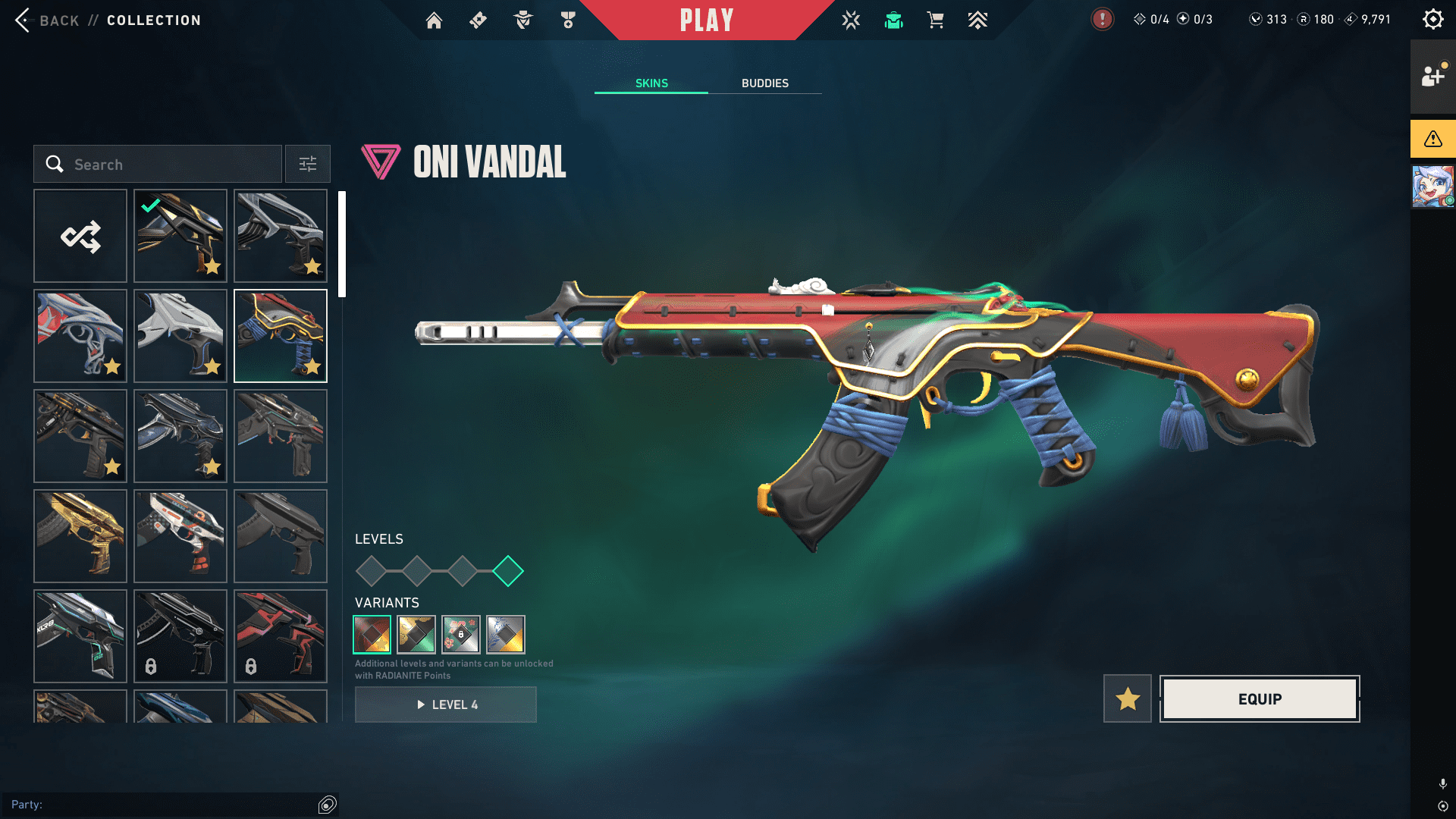Switch to the Buddies tab
The image size is (1456, 819).
coord(764,83)
